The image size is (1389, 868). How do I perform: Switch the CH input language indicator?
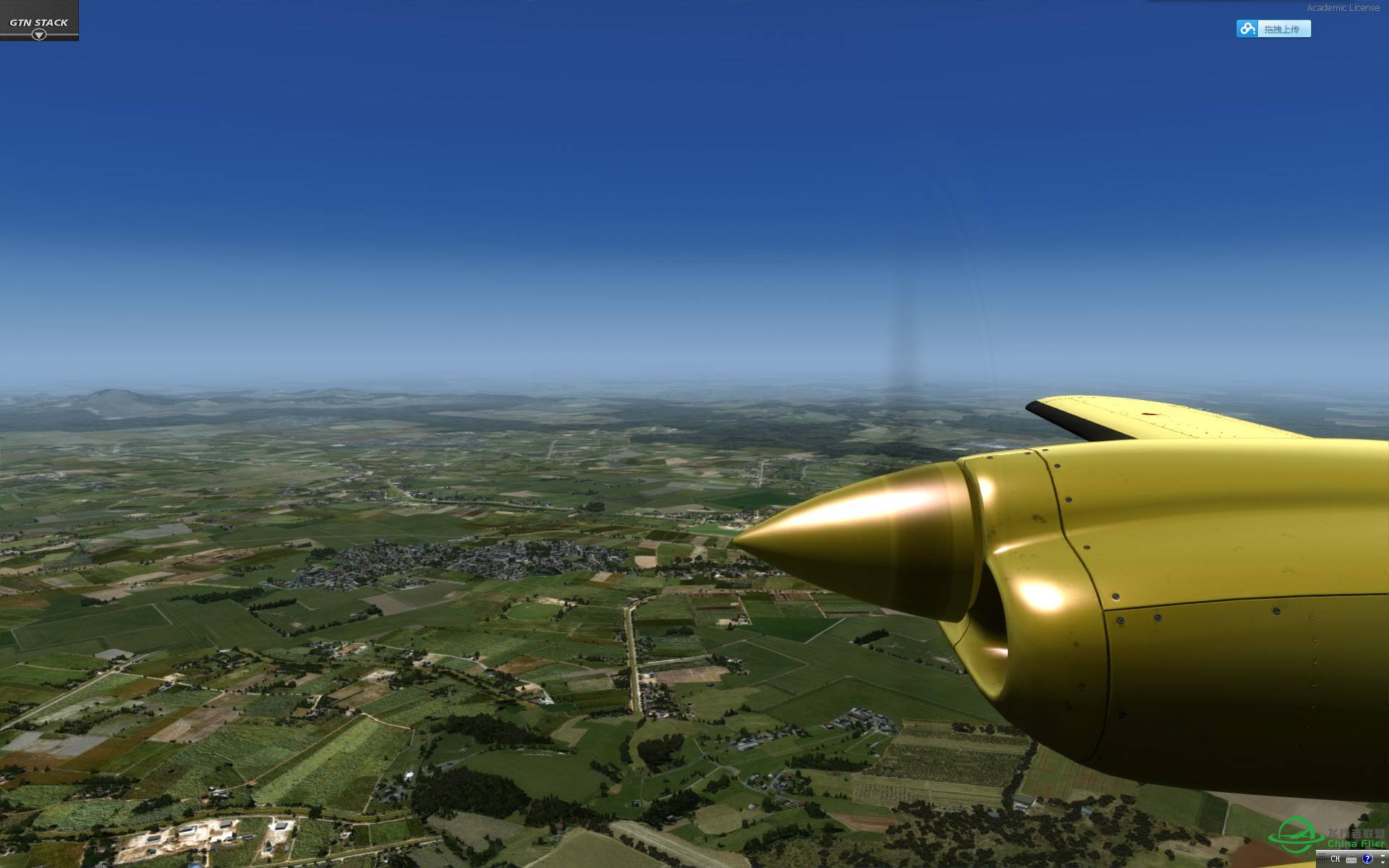1335,859
